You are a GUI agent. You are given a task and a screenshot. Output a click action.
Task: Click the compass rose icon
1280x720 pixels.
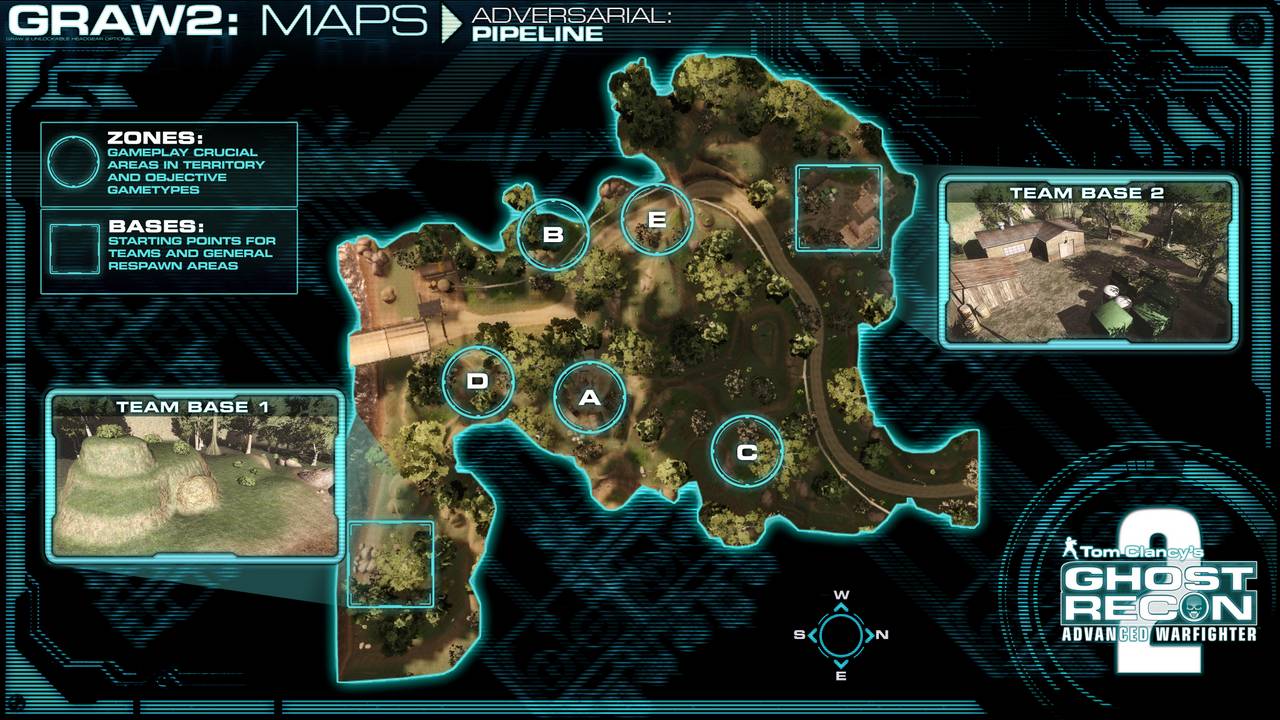[x=841, y=634]
